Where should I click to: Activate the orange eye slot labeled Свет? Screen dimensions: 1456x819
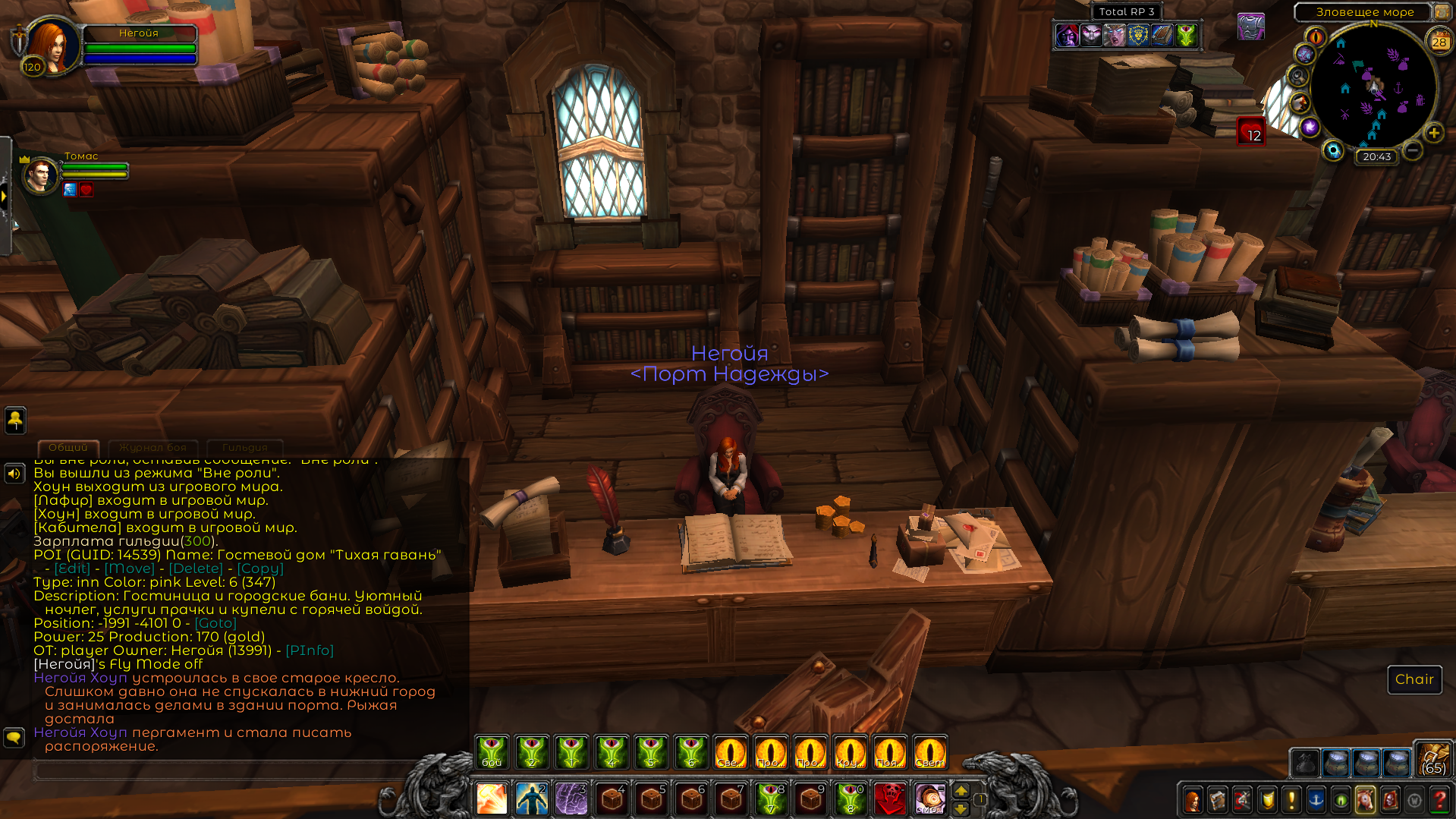pyautogui.click(x=929, y=752)
